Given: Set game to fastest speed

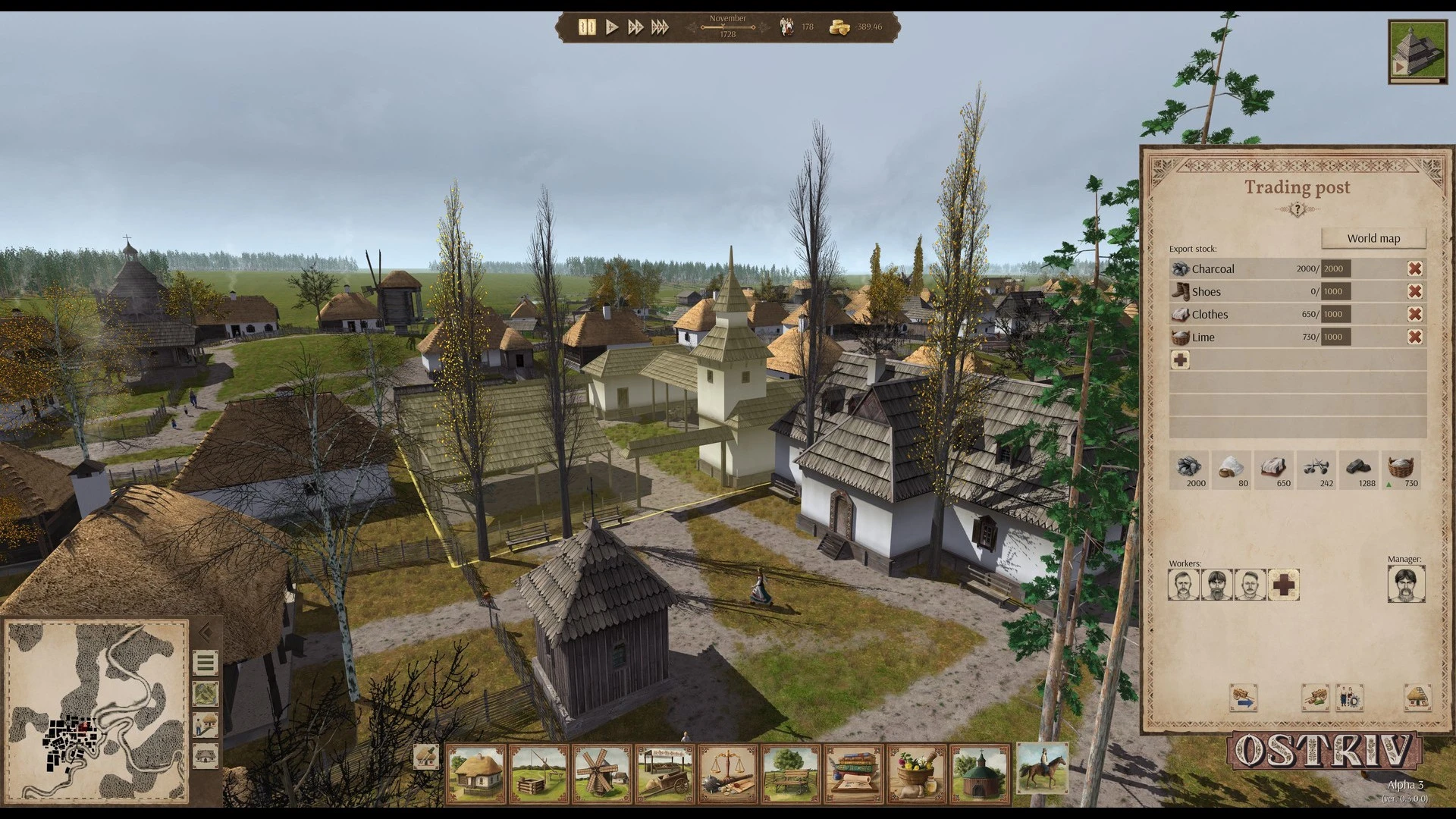Looking at the screenshot, I should tap(661, 27).
